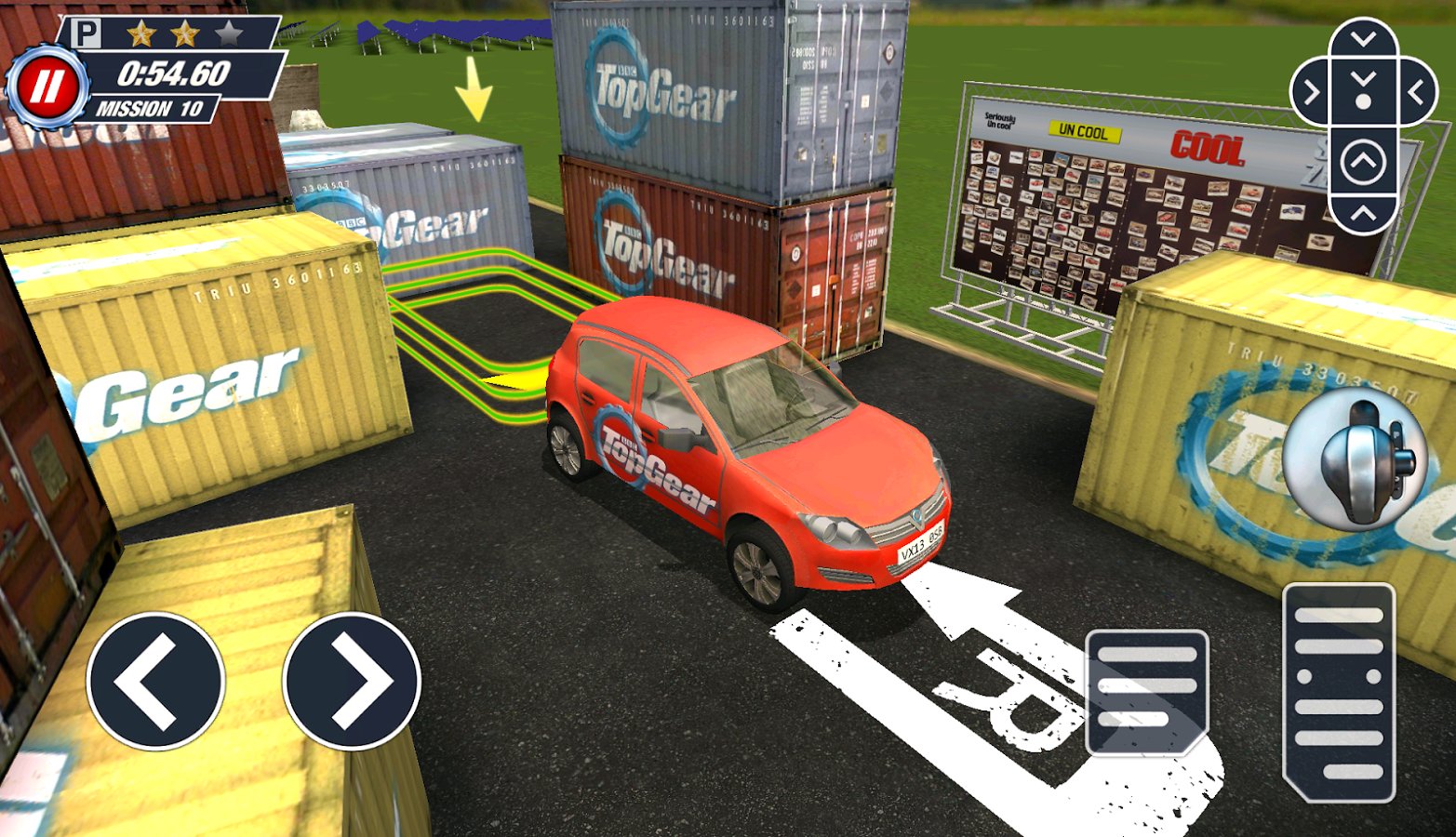Select the MISSION 10 banner
The height and width of the screenshot is (837, 1456).
tap(152, 106)
